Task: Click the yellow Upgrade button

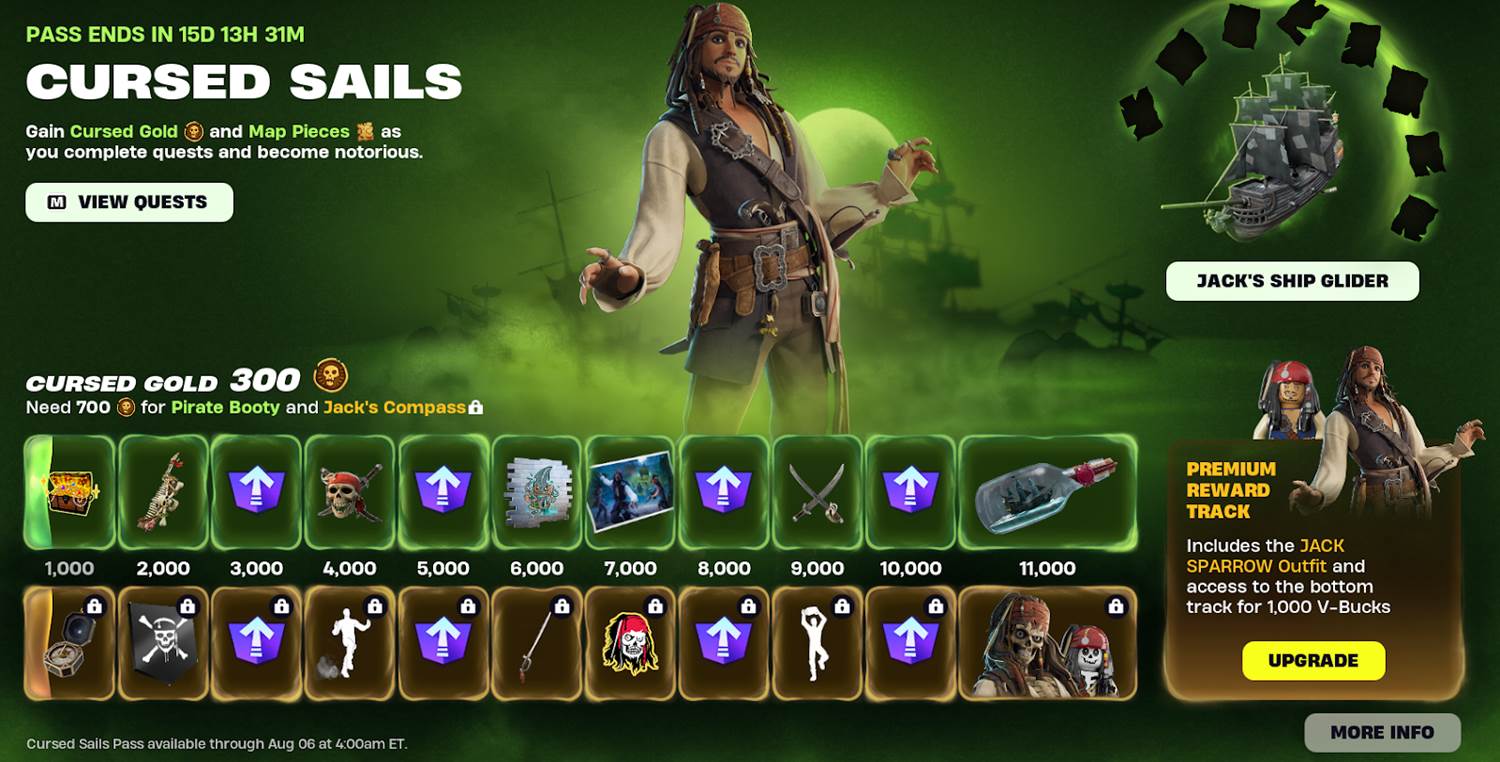Action: [x=1313, y=661]
